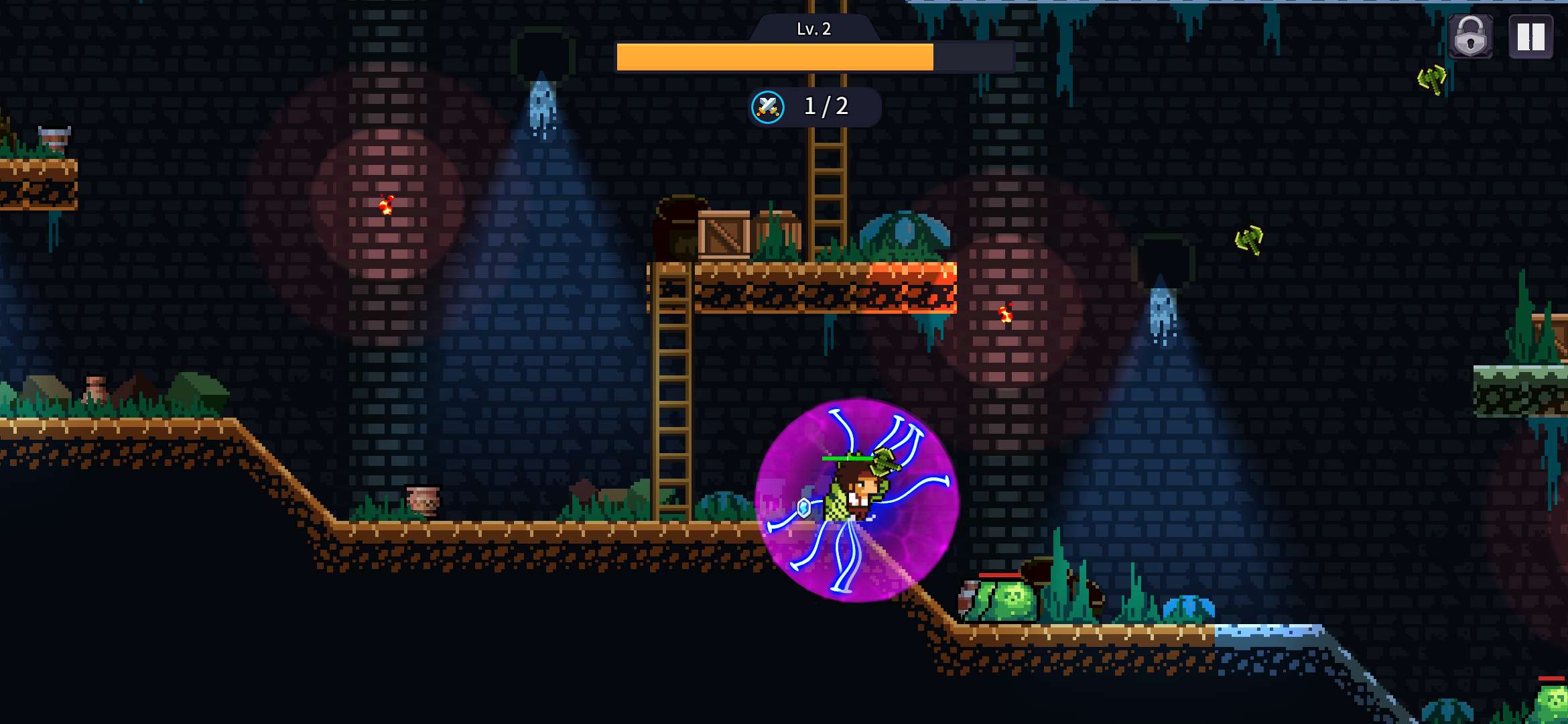Tap the padlock button
The image size is (1568, 724).
click(x=1470, y=37)
